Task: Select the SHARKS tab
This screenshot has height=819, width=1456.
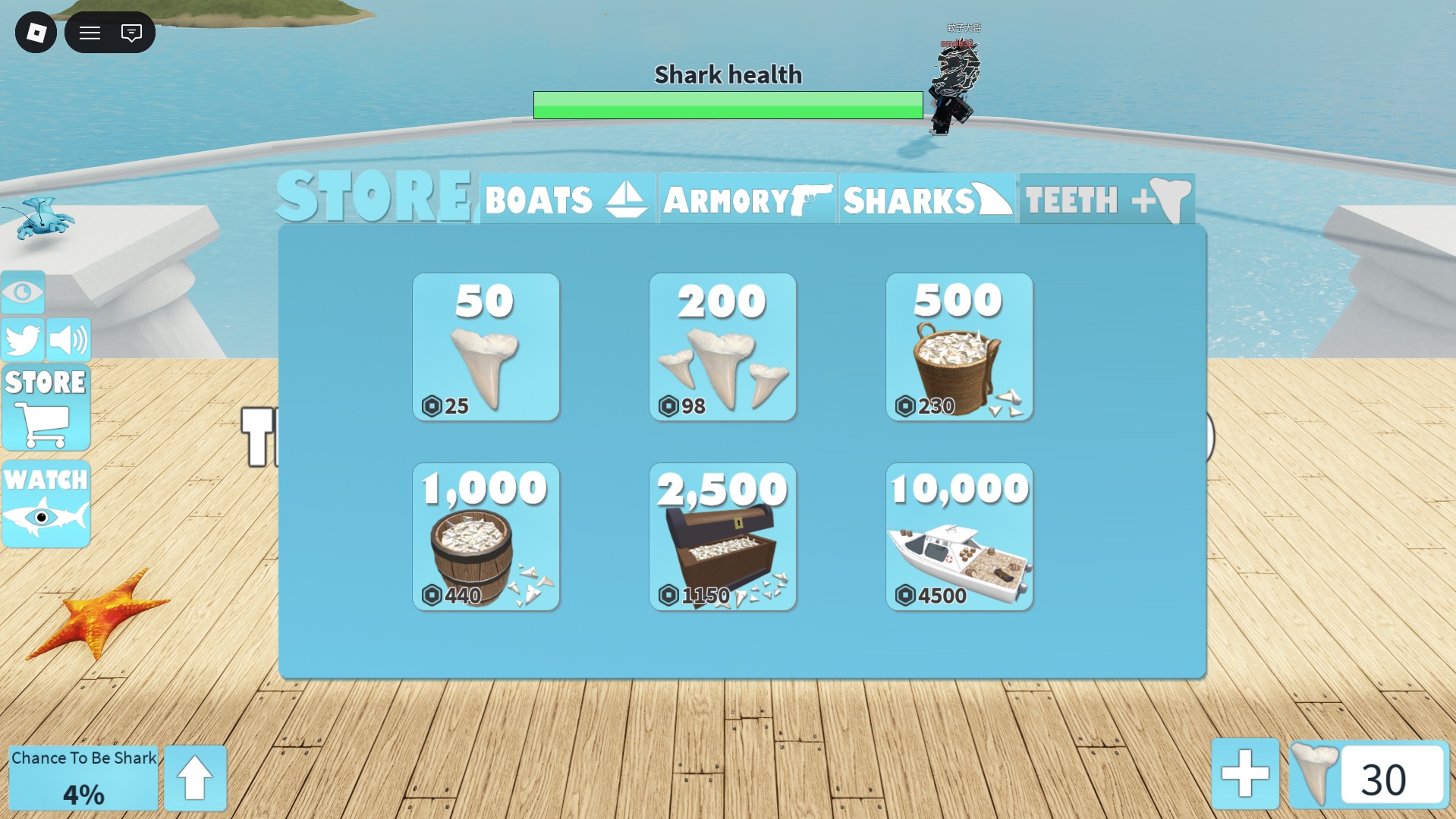Action: [926, 200]
